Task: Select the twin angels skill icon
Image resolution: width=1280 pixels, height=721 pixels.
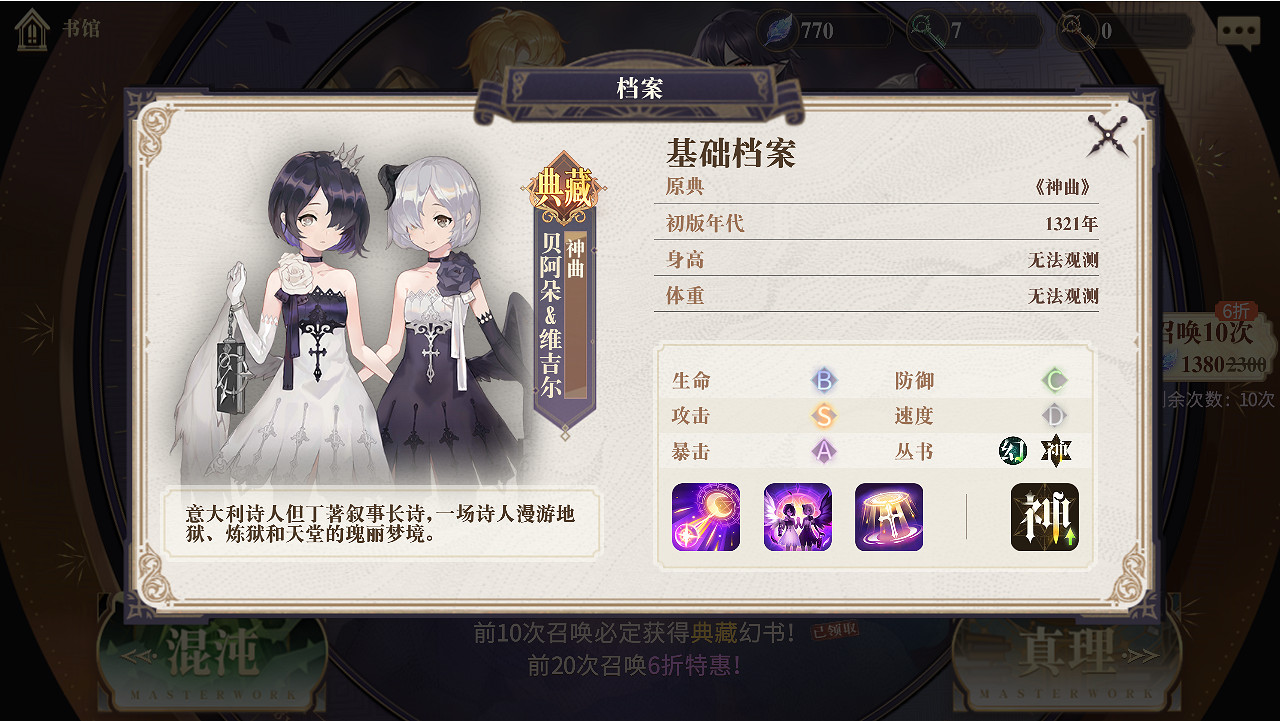Action: point(797,518)
